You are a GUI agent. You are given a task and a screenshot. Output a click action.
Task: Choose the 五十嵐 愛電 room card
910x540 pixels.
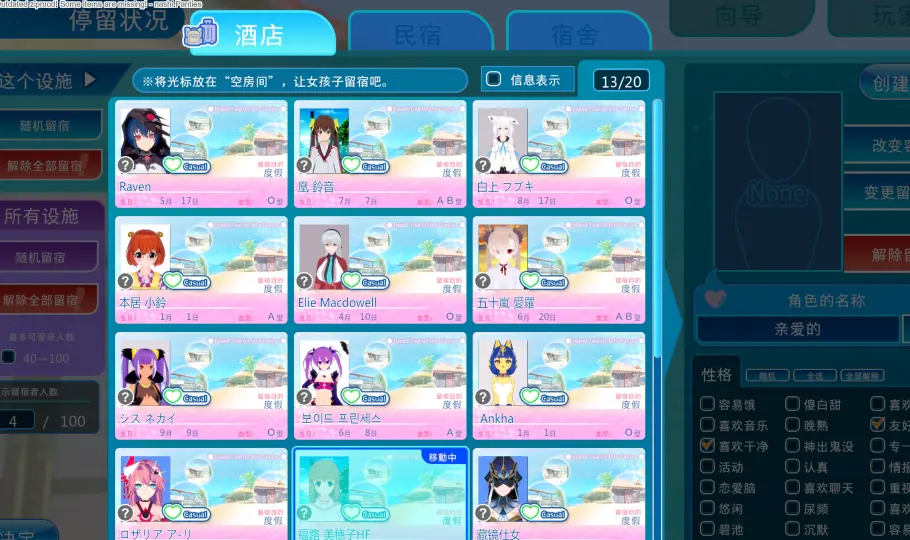tap(558, 269)
